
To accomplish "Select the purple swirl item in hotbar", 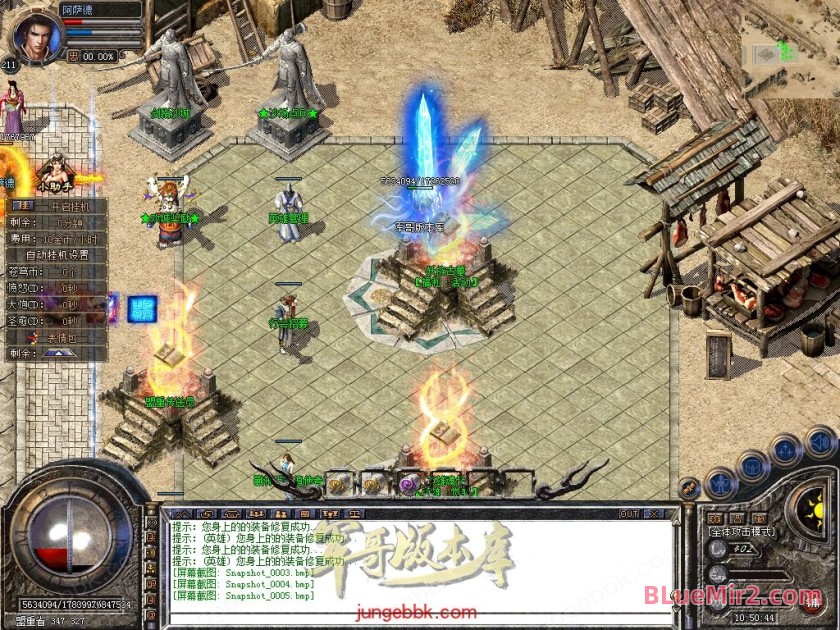I will [408, 485].
